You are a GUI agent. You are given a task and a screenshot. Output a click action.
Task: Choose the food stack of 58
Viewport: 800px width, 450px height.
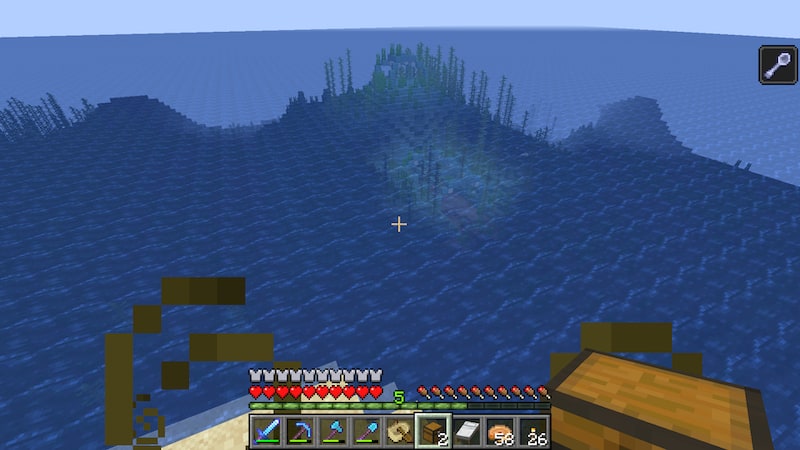pos(499,431)
